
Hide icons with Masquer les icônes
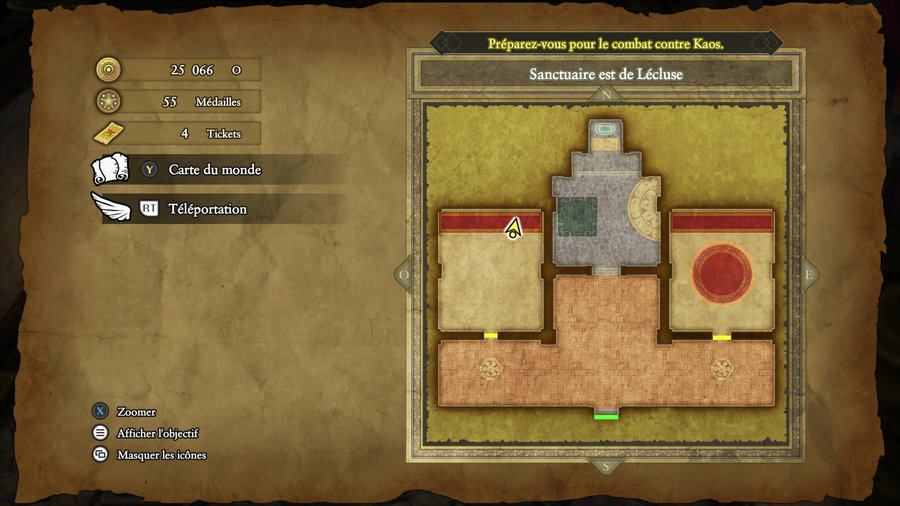(x=161, y=455)
